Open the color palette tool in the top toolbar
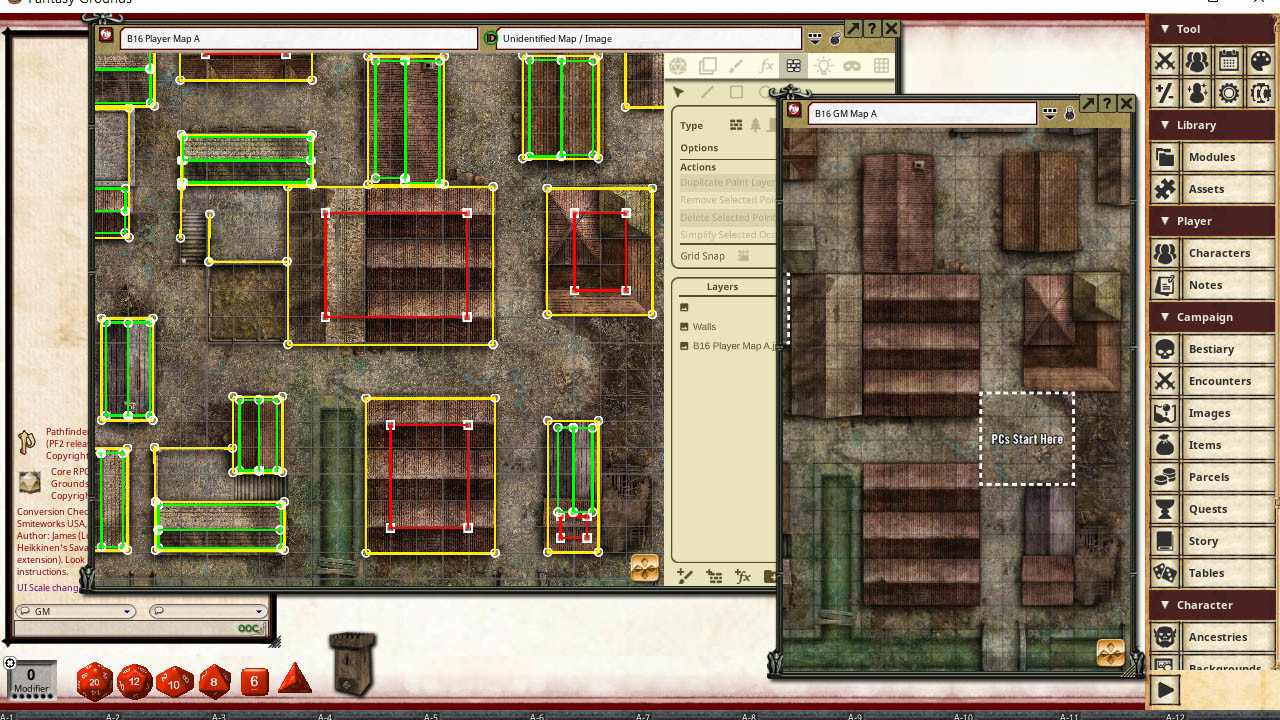This screenshot has height=720, width=1280. point(1261,61)
